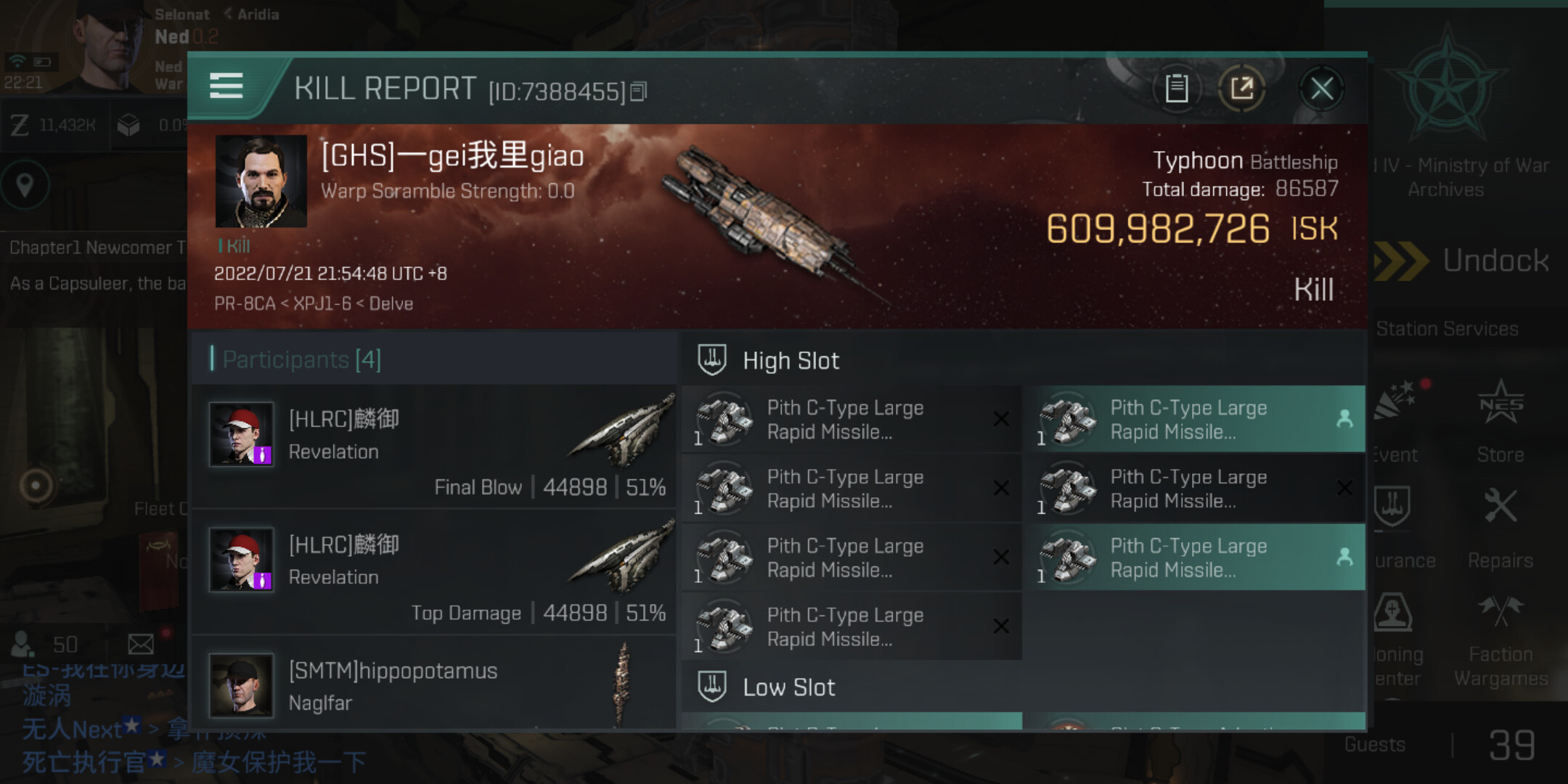1568x784 pixels.
Task: Open the mail envelope icon
Action: tap(141, 644)
